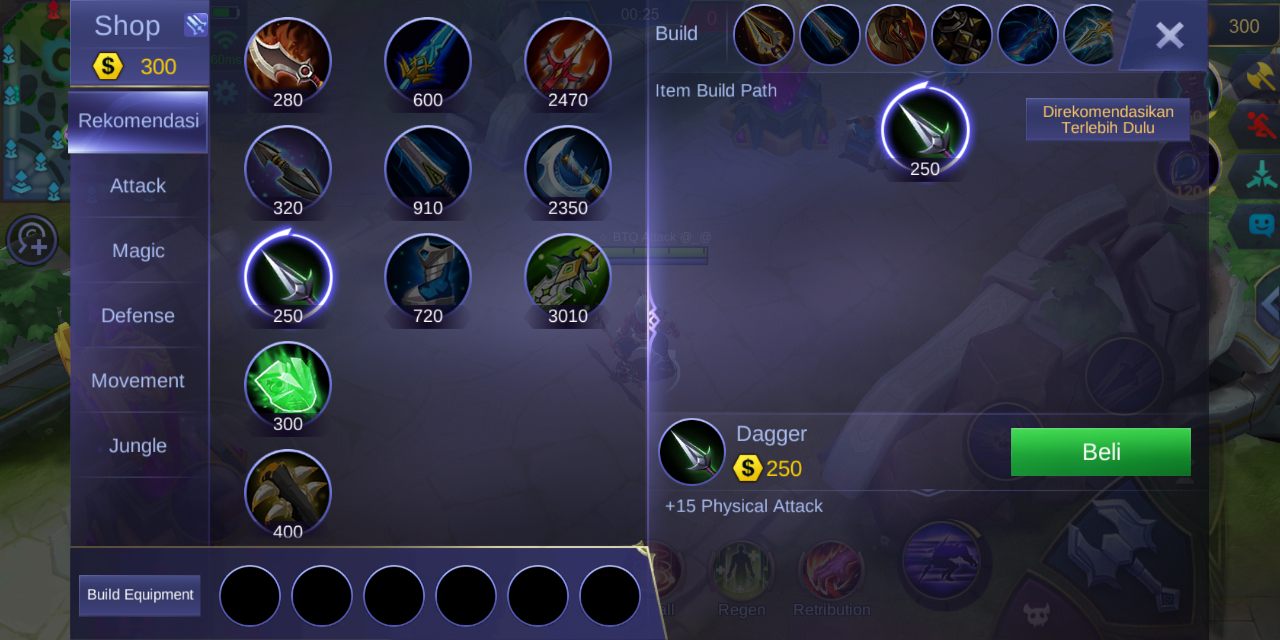Open the Magic item category

point(138,251)
